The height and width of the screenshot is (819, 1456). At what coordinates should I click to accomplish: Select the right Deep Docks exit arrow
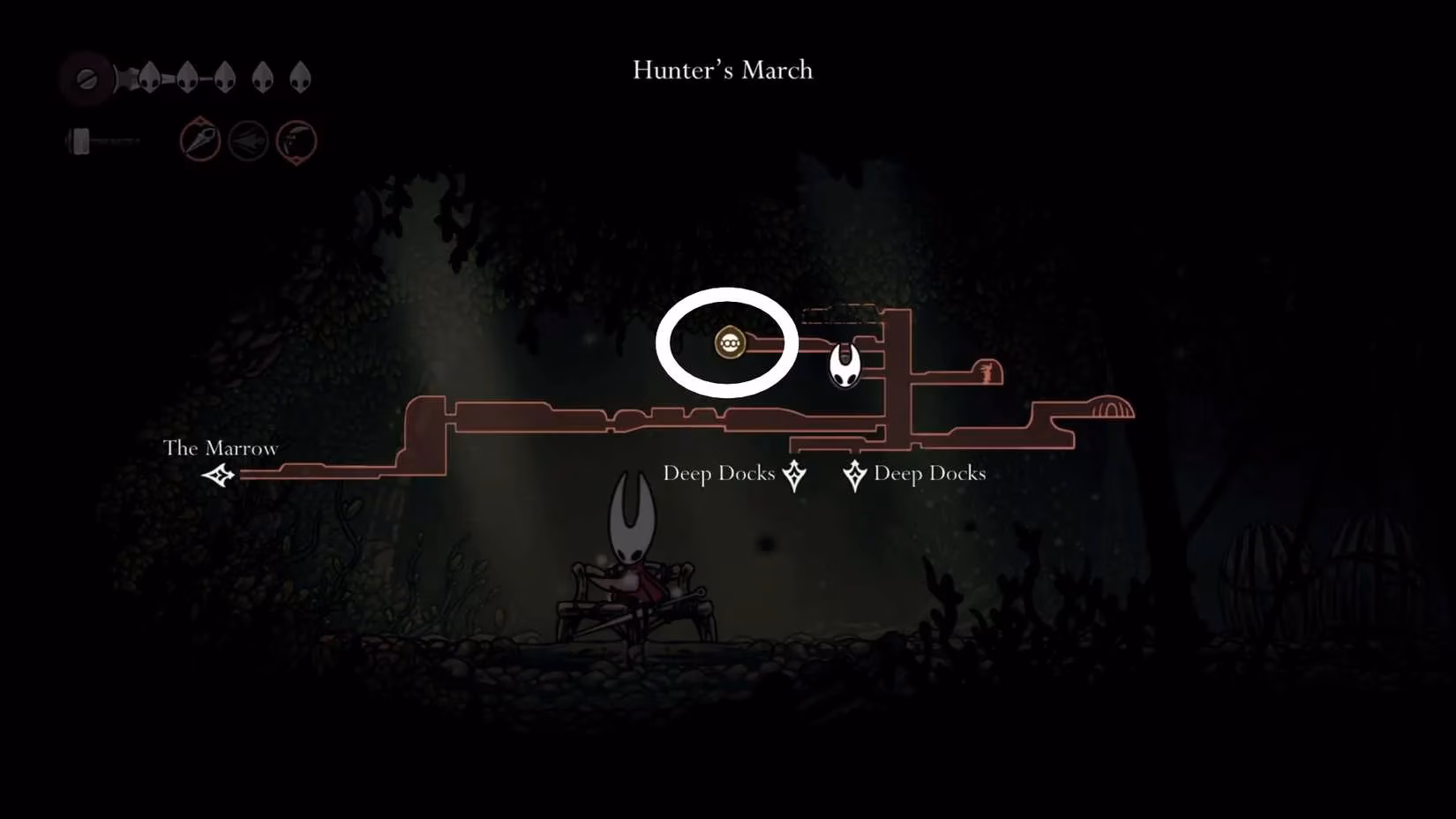(854, 474)
